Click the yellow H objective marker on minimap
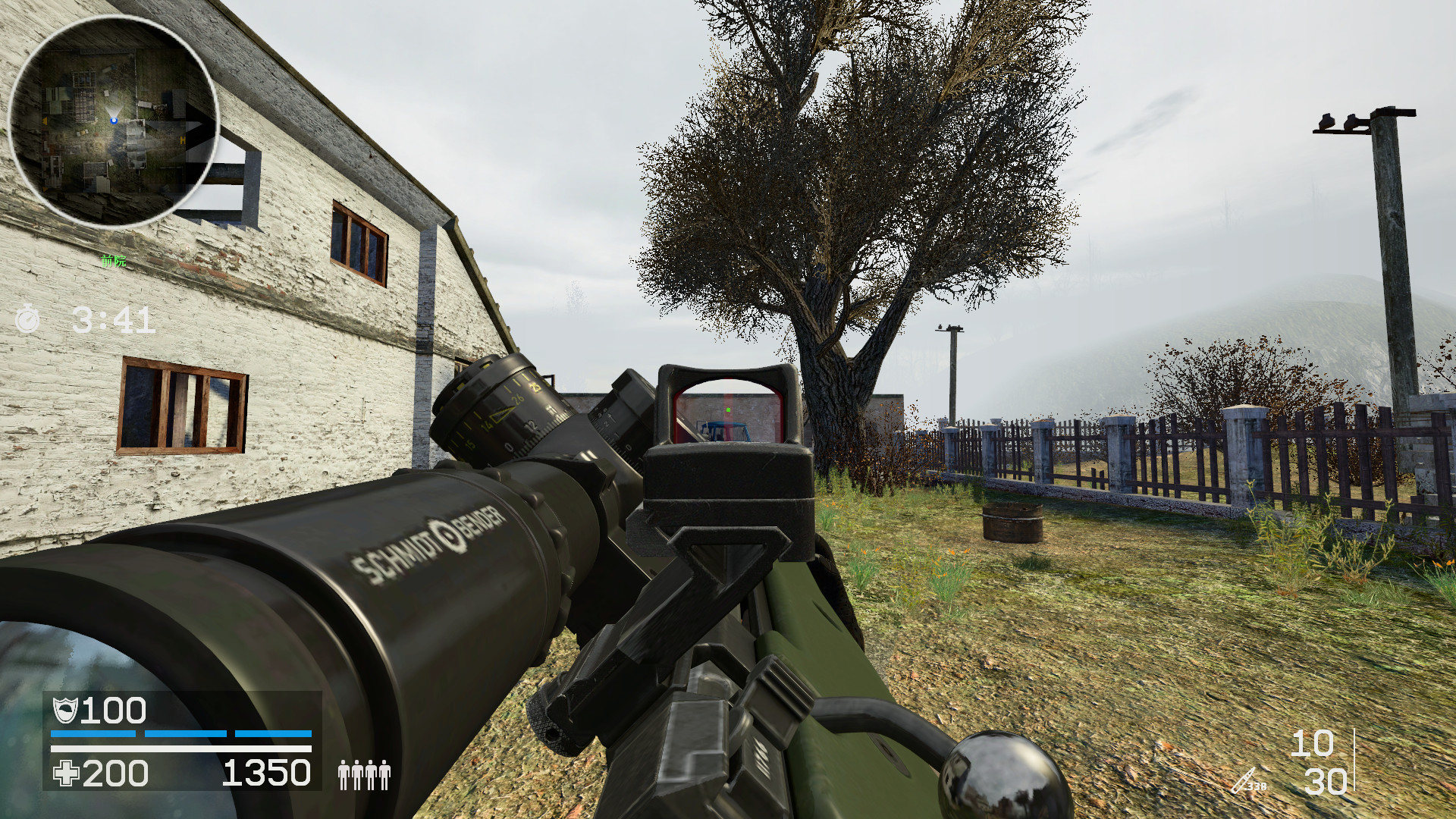 182,140
